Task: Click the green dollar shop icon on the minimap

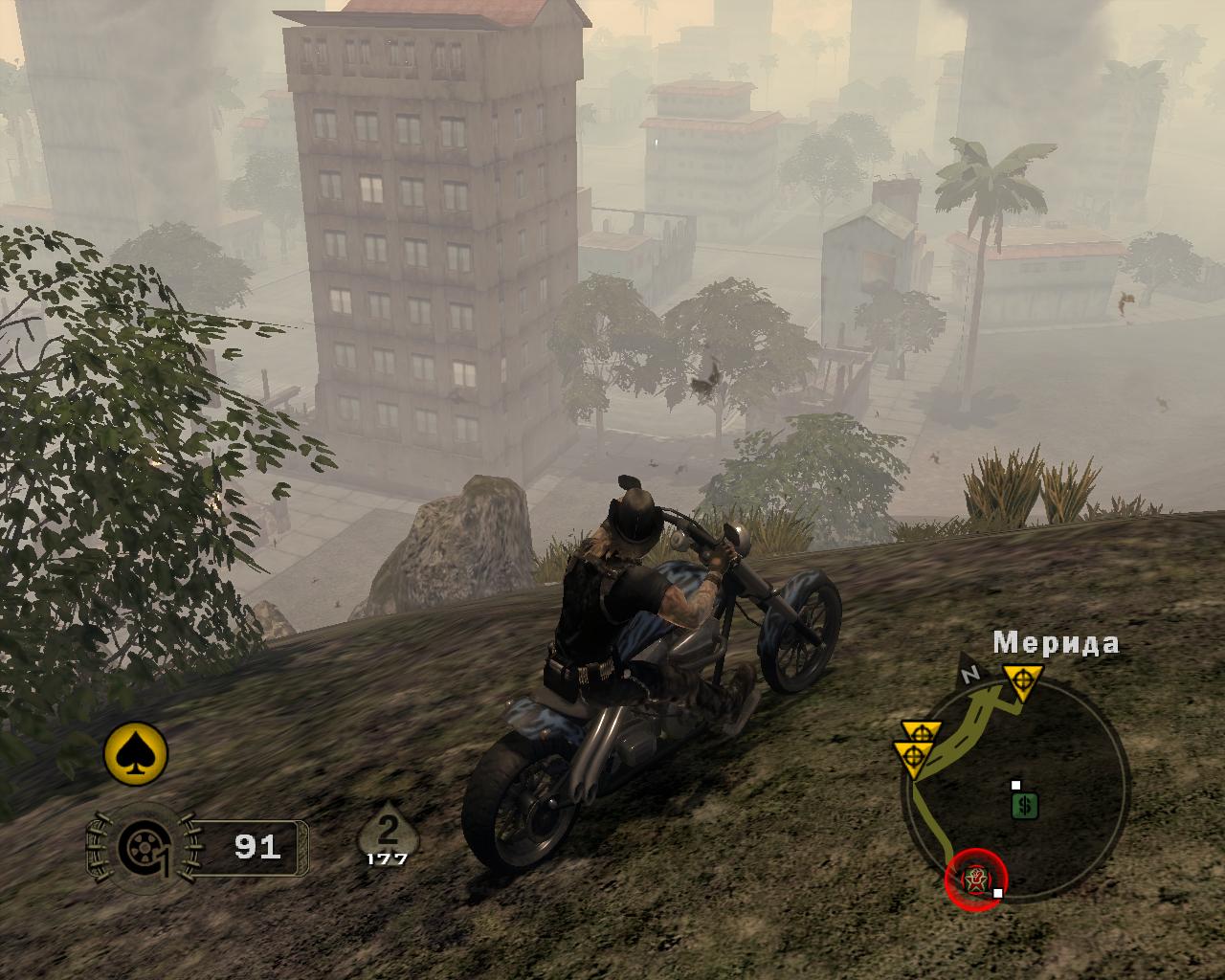Action: [x=1024, y=804]
